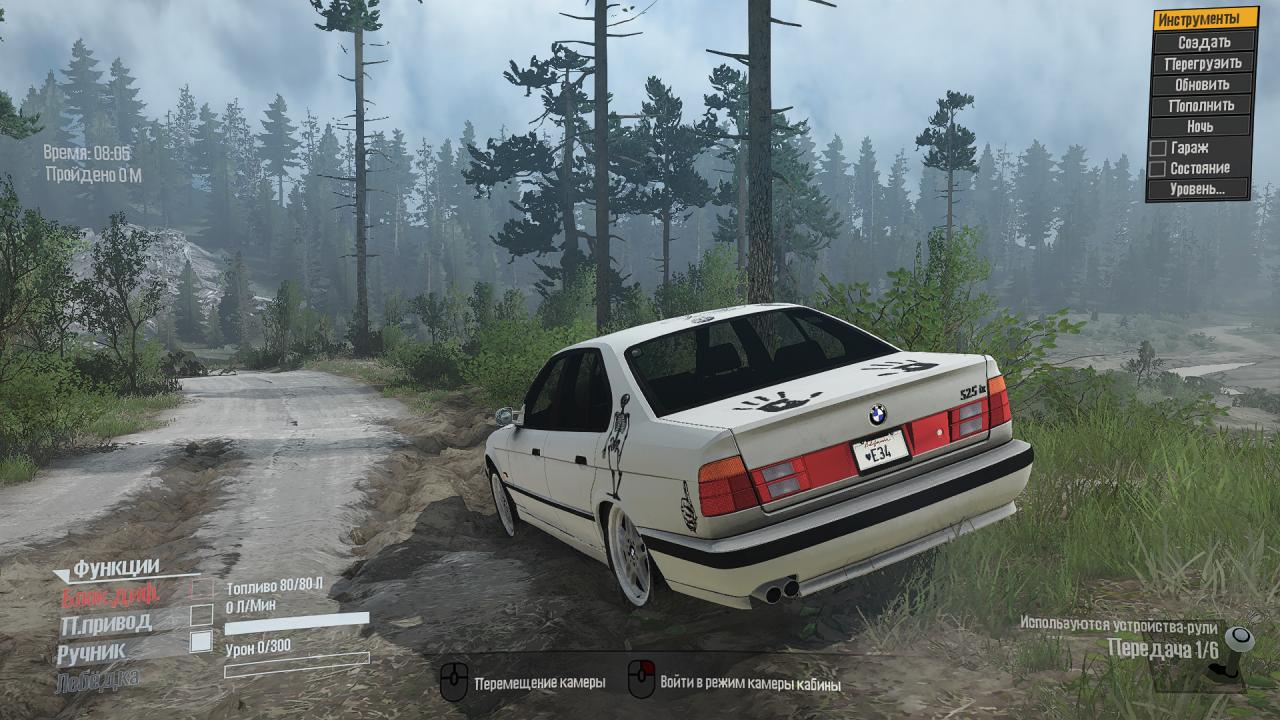The width and height of the screenshot is (1280, 720).
Task: Toggle the Блок.диф. differential lock checkbox
Action: point(202,589)
